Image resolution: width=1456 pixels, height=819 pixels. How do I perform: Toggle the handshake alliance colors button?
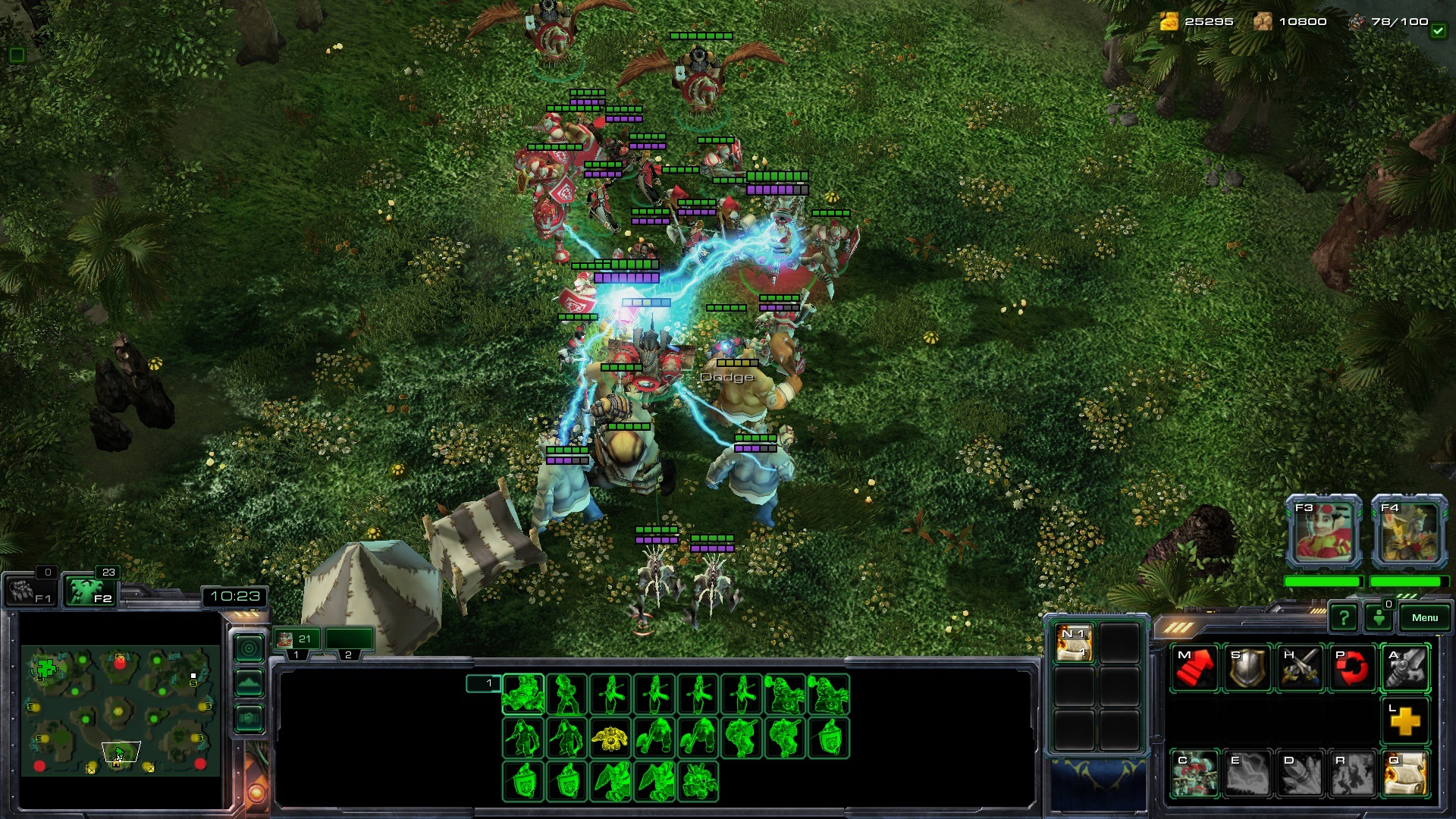pos(249,718)
